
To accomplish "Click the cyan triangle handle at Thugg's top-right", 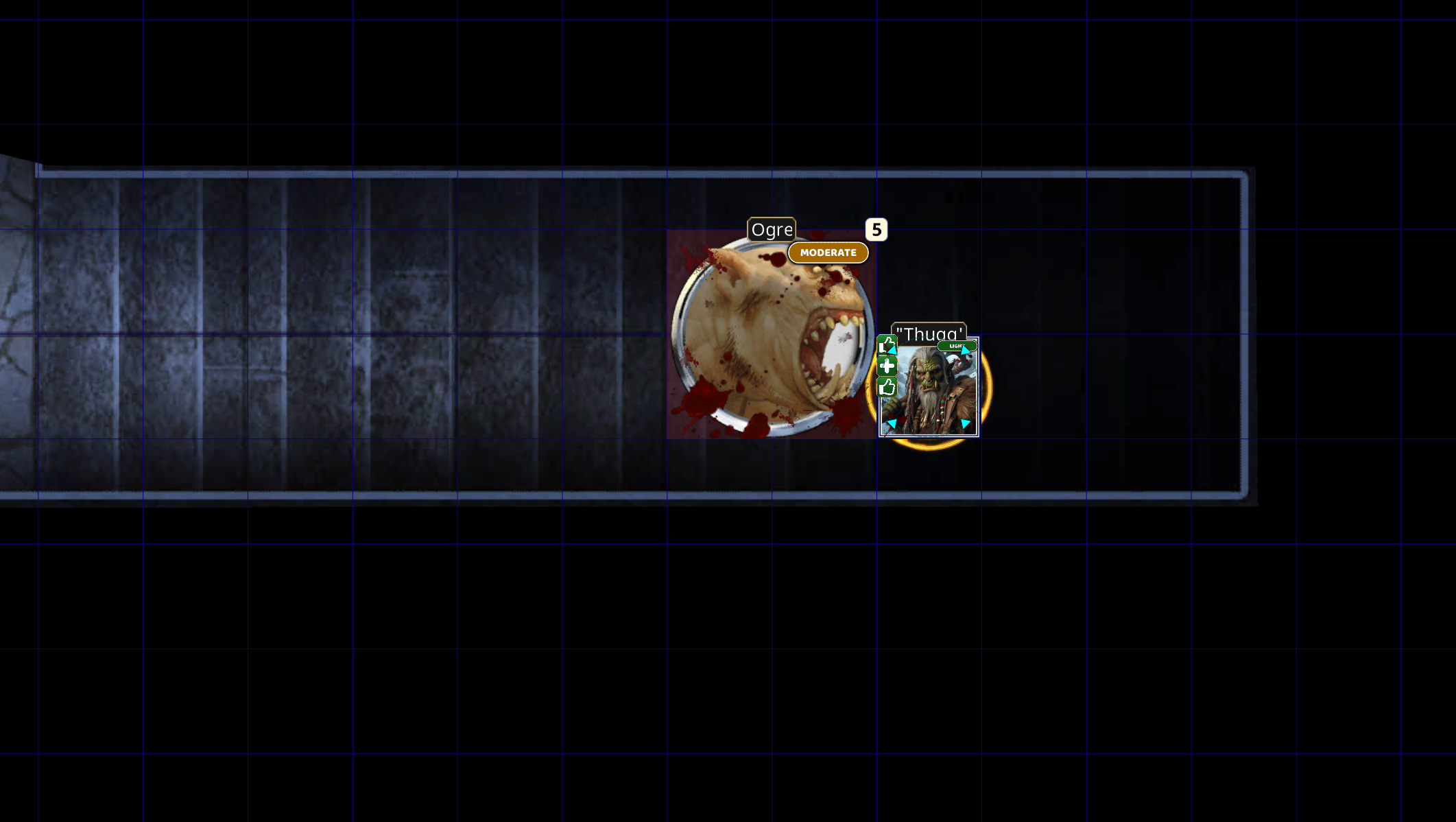I will click(x=965, y=350).
